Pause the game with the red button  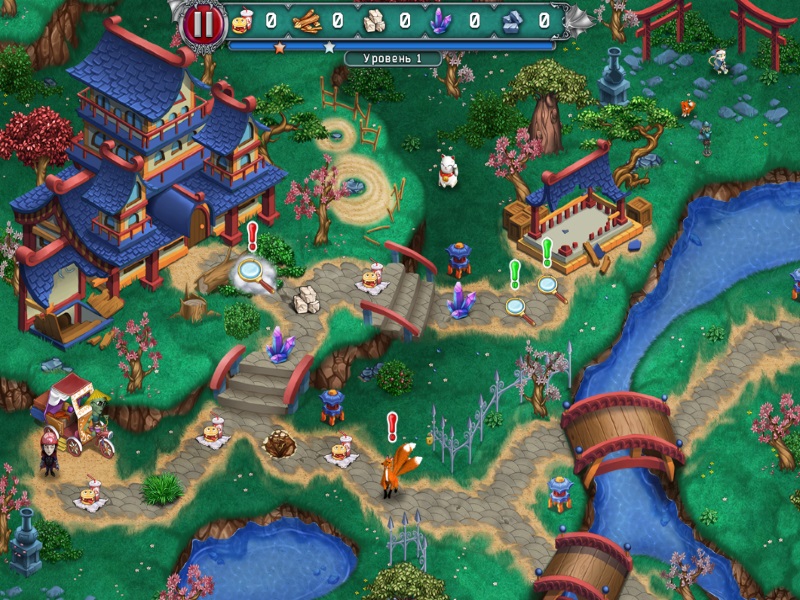(x=203, y=22)
